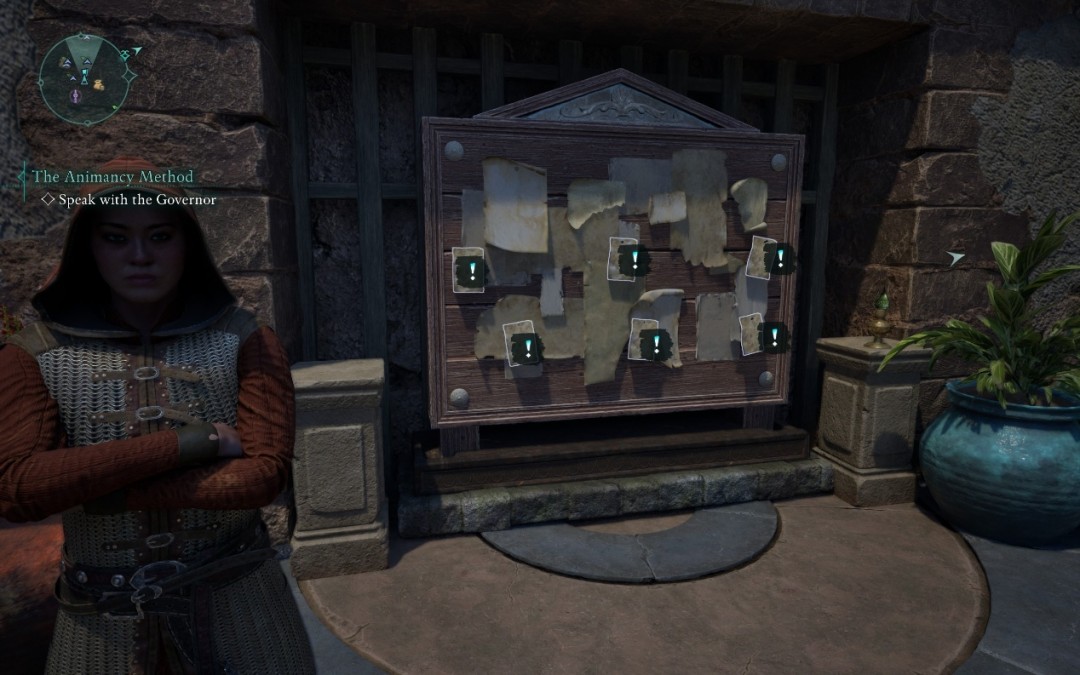1080x675 pixels.
Task: Click the circular minimap
Action: (x=85, y=77)
